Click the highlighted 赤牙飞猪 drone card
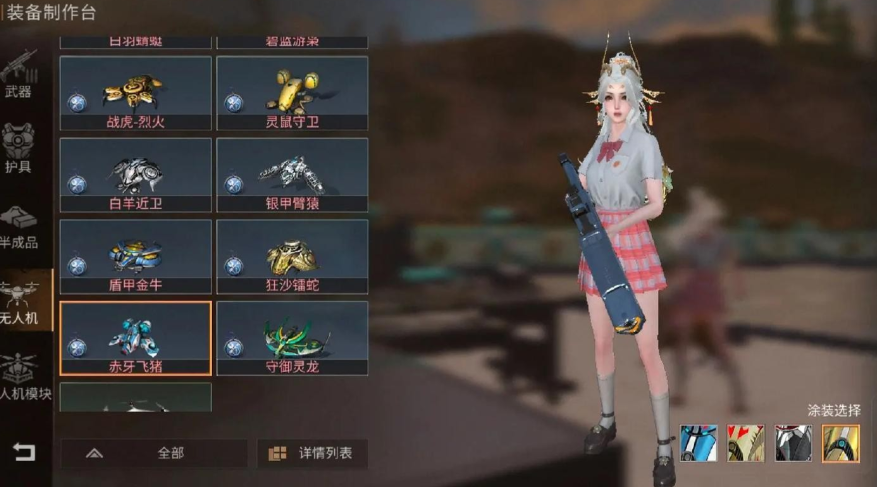Image resolution: width=877 pixels, height=487 pixels. pos(135,338)
